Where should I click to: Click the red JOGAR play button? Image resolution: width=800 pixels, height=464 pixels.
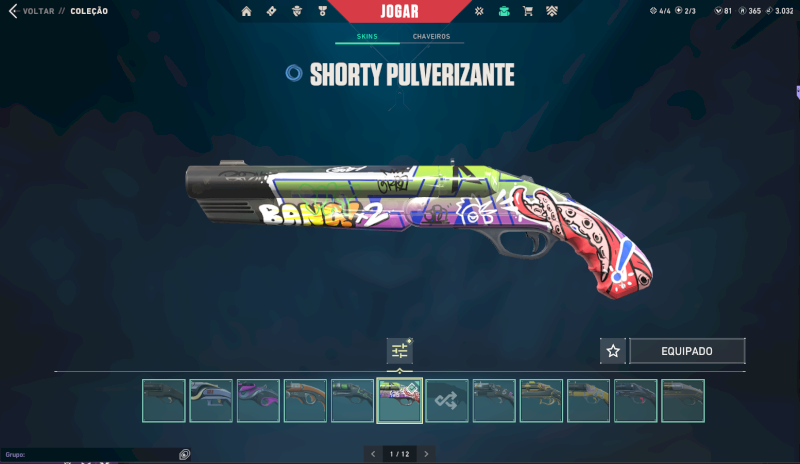pos(399,11)
